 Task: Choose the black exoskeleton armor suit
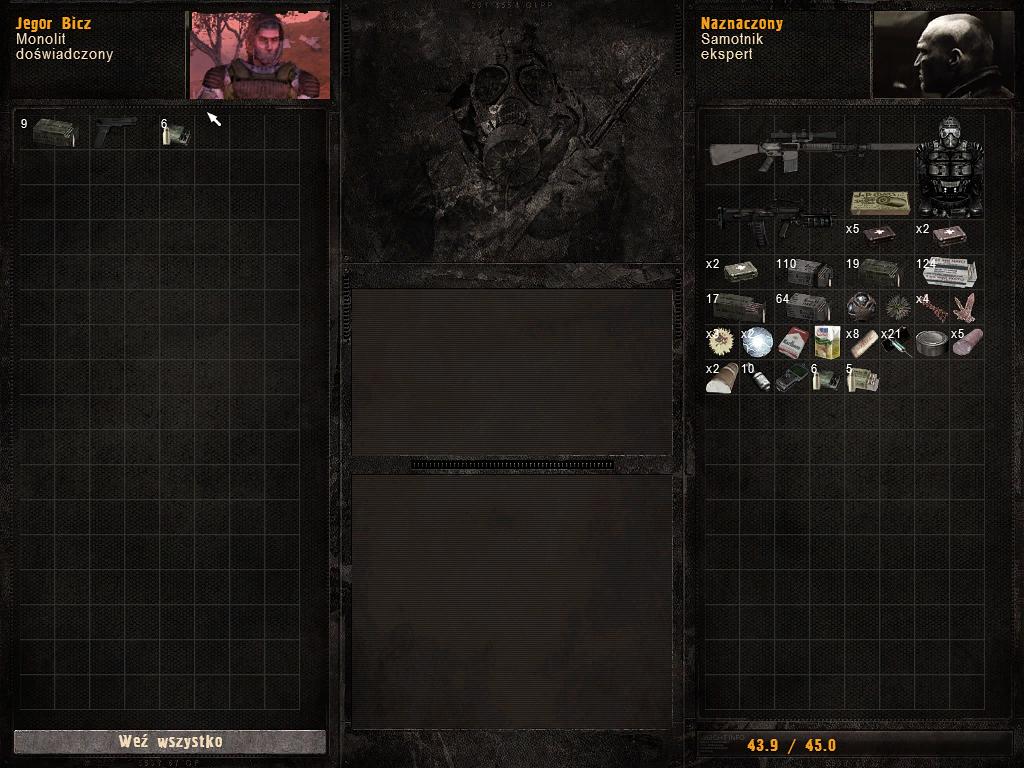pos(949,167)
